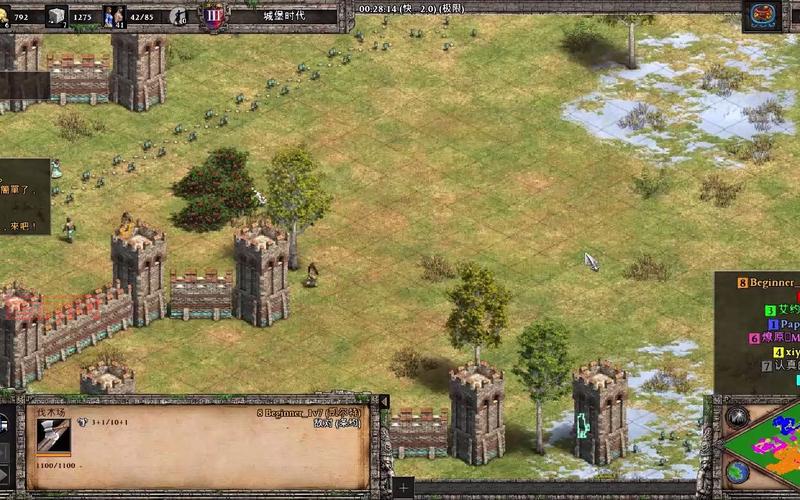Click the globe button beside the minimap
This screenshot has width=800, height=500.
(x=738, y=471)
